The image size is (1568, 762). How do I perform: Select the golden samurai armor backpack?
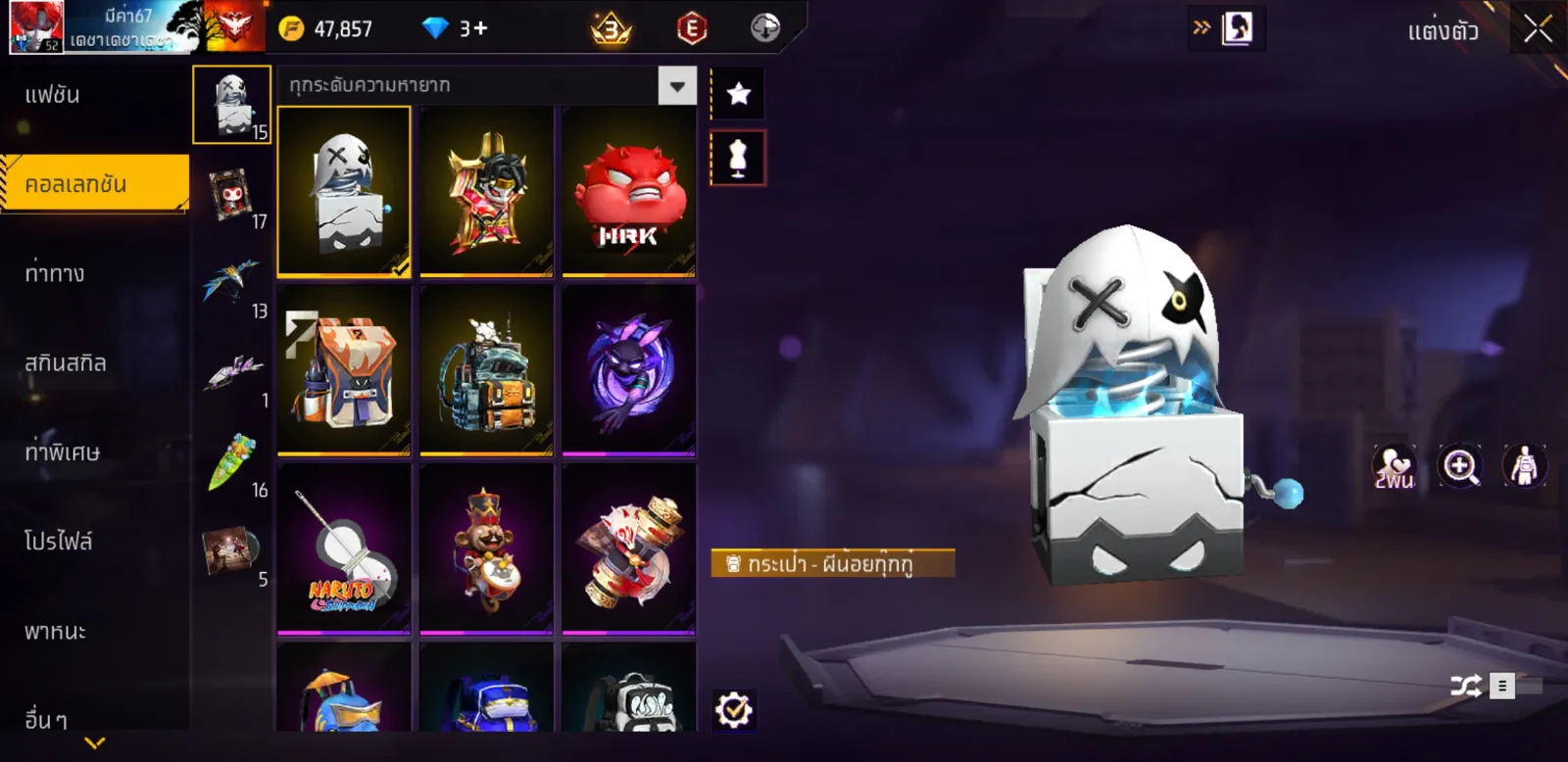(486, 192)
